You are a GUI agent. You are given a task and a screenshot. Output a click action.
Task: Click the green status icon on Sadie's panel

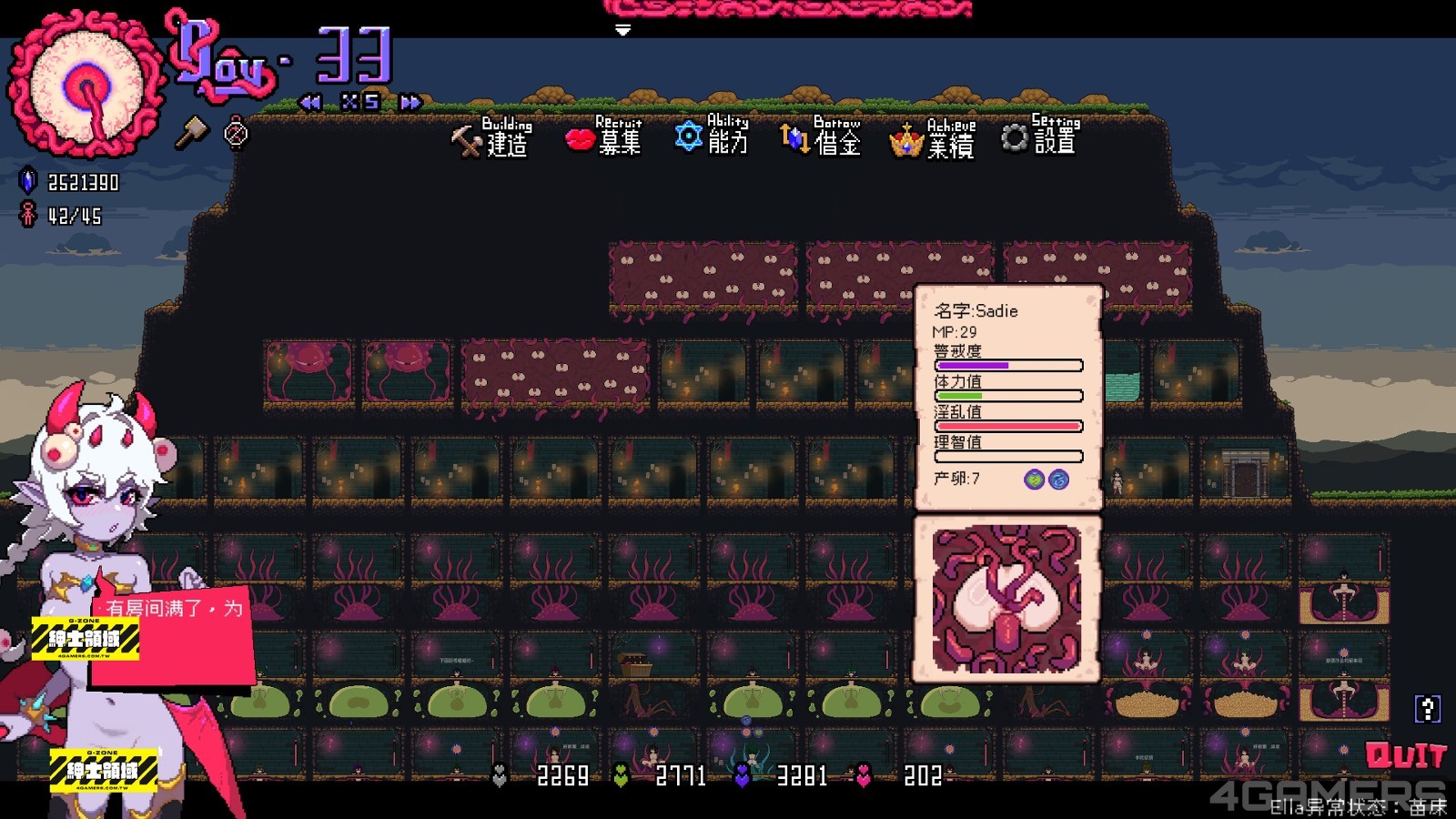(x=1034, y=480)
